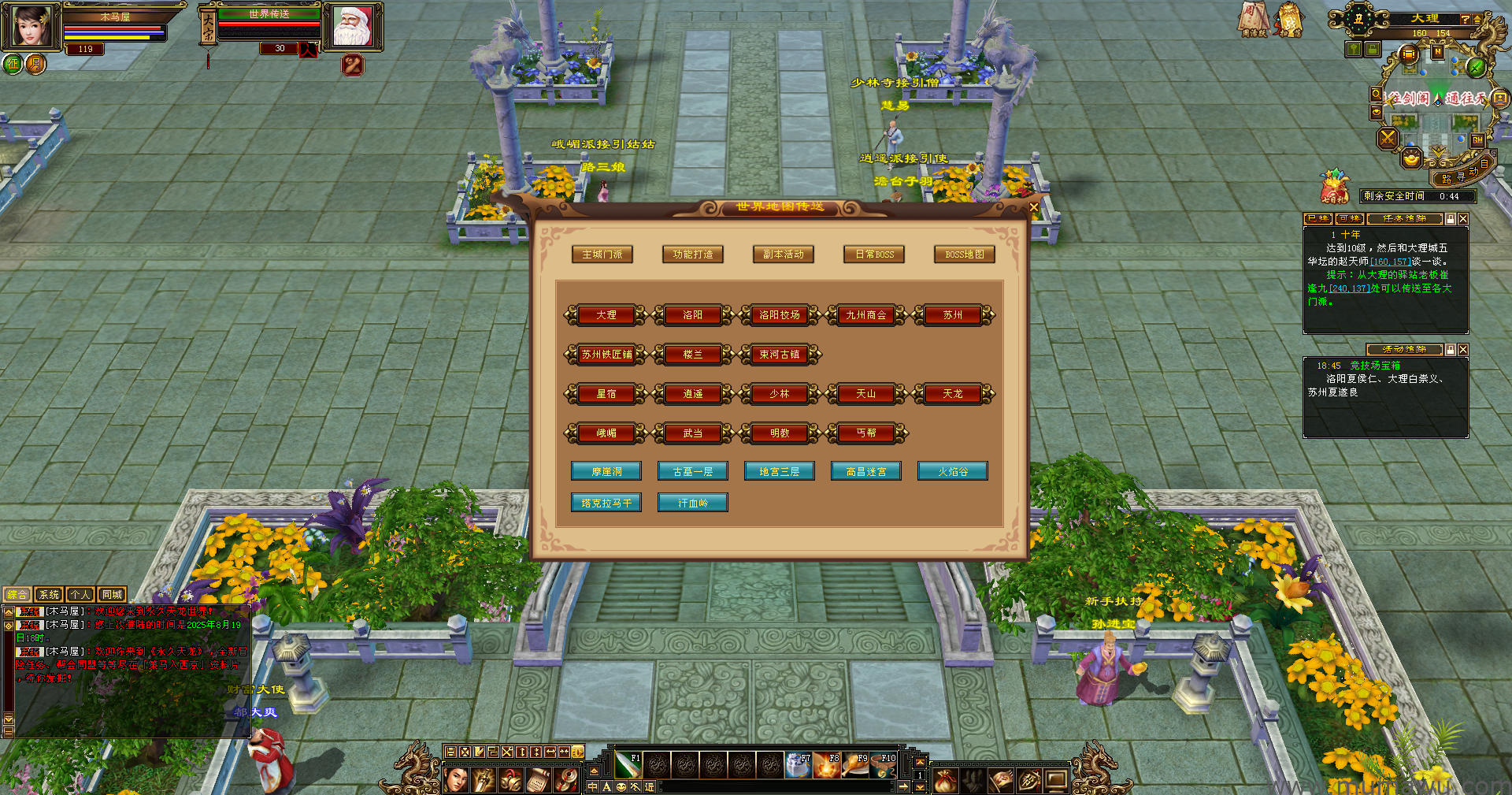Switch to the 主城门派 tab

click(x=602, y=254)
